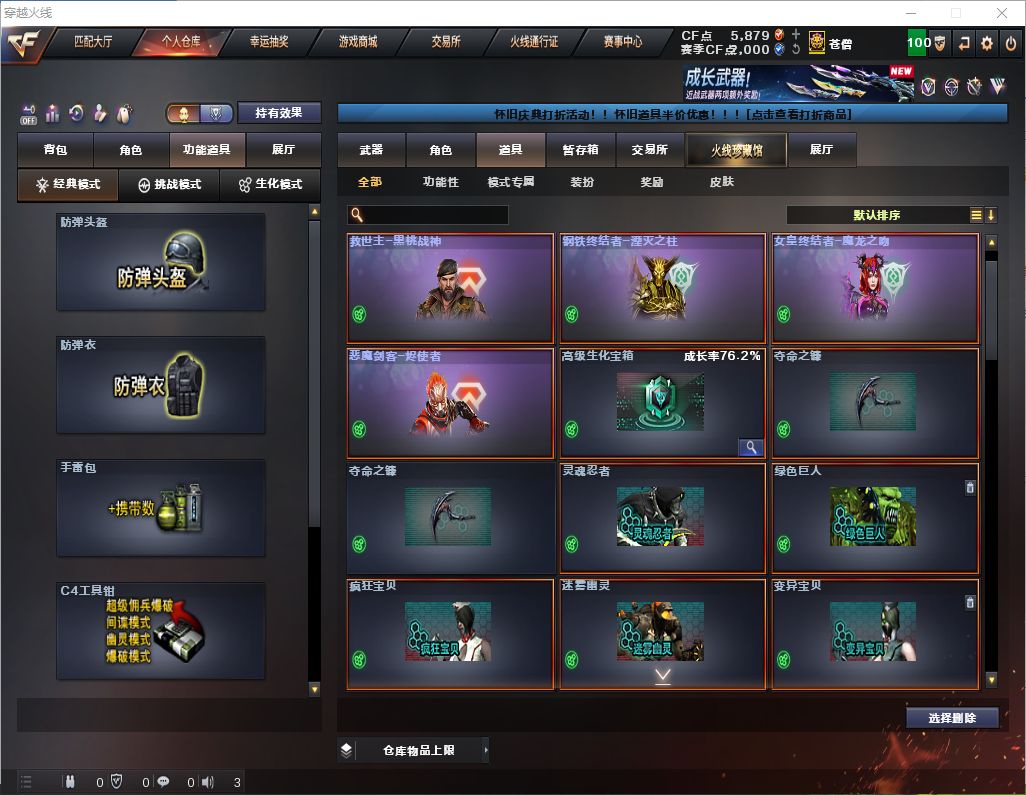
Task: Switch to the 暂存箱 tab
Action: click(580, 150)
